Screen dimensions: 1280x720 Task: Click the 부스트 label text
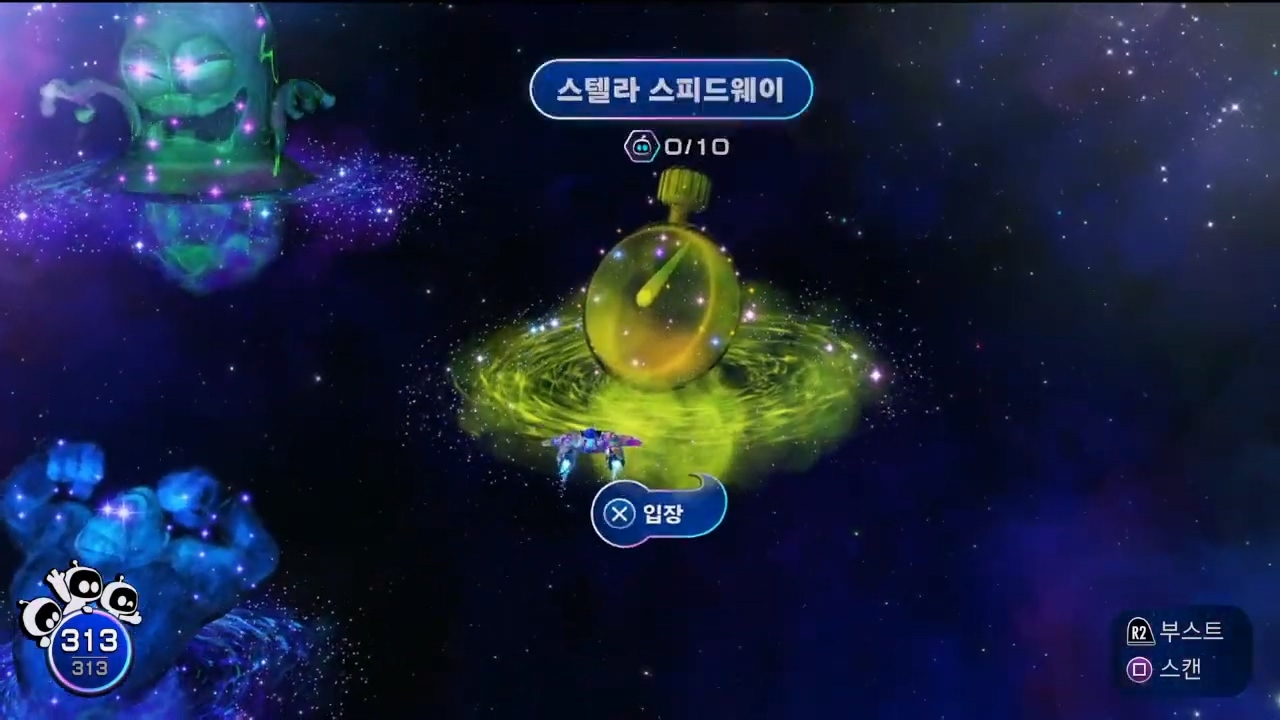point(1192,631)
